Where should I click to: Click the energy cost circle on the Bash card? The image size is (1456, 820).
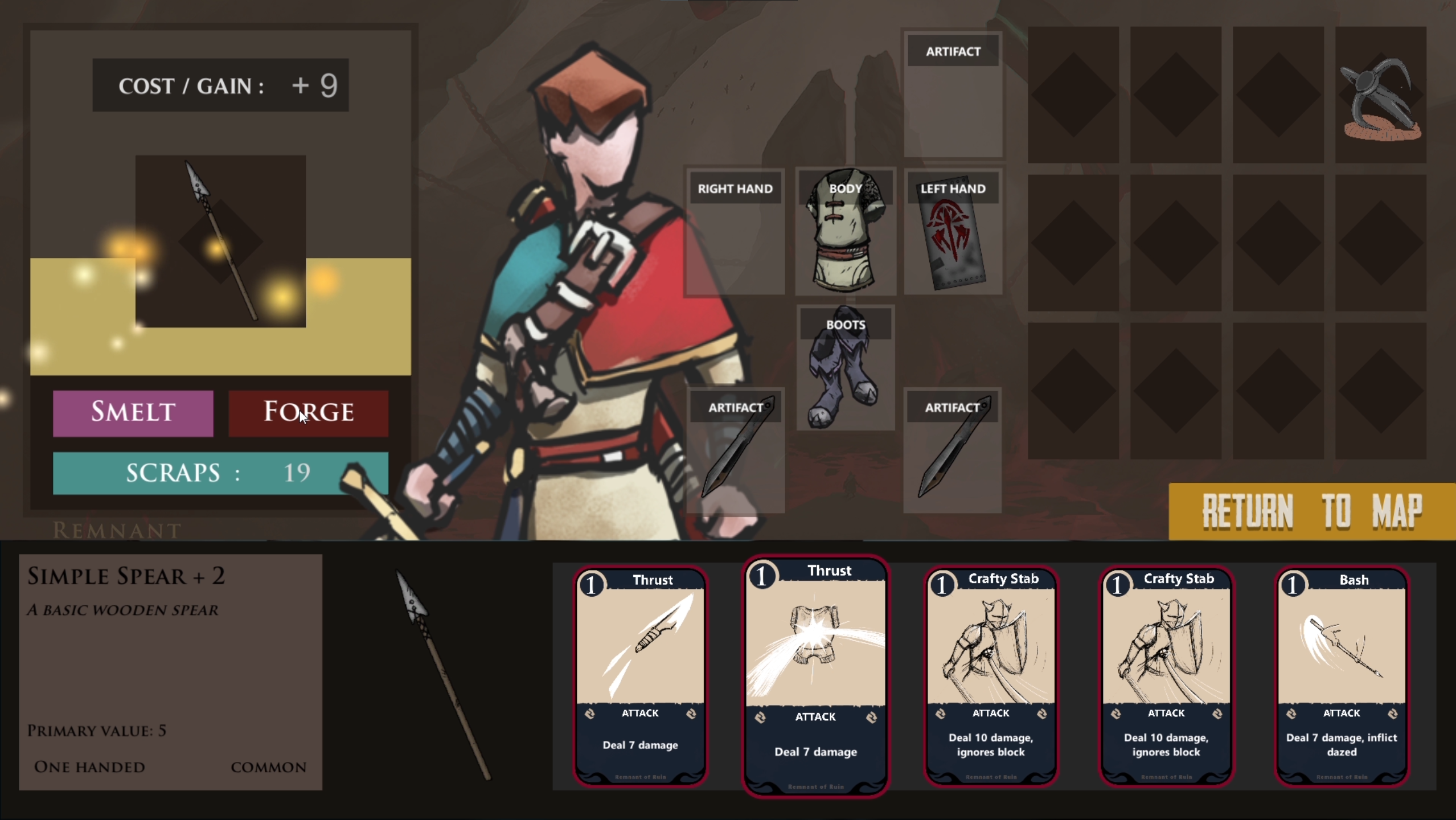click(x=1294, y=584)
